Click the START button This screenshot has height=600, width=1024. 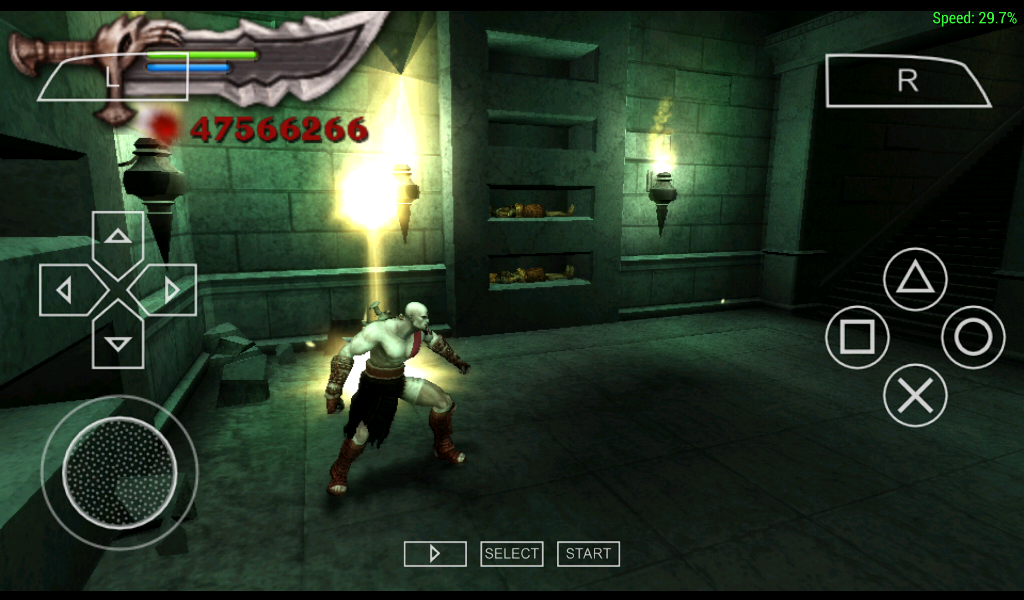pos(588,554)
